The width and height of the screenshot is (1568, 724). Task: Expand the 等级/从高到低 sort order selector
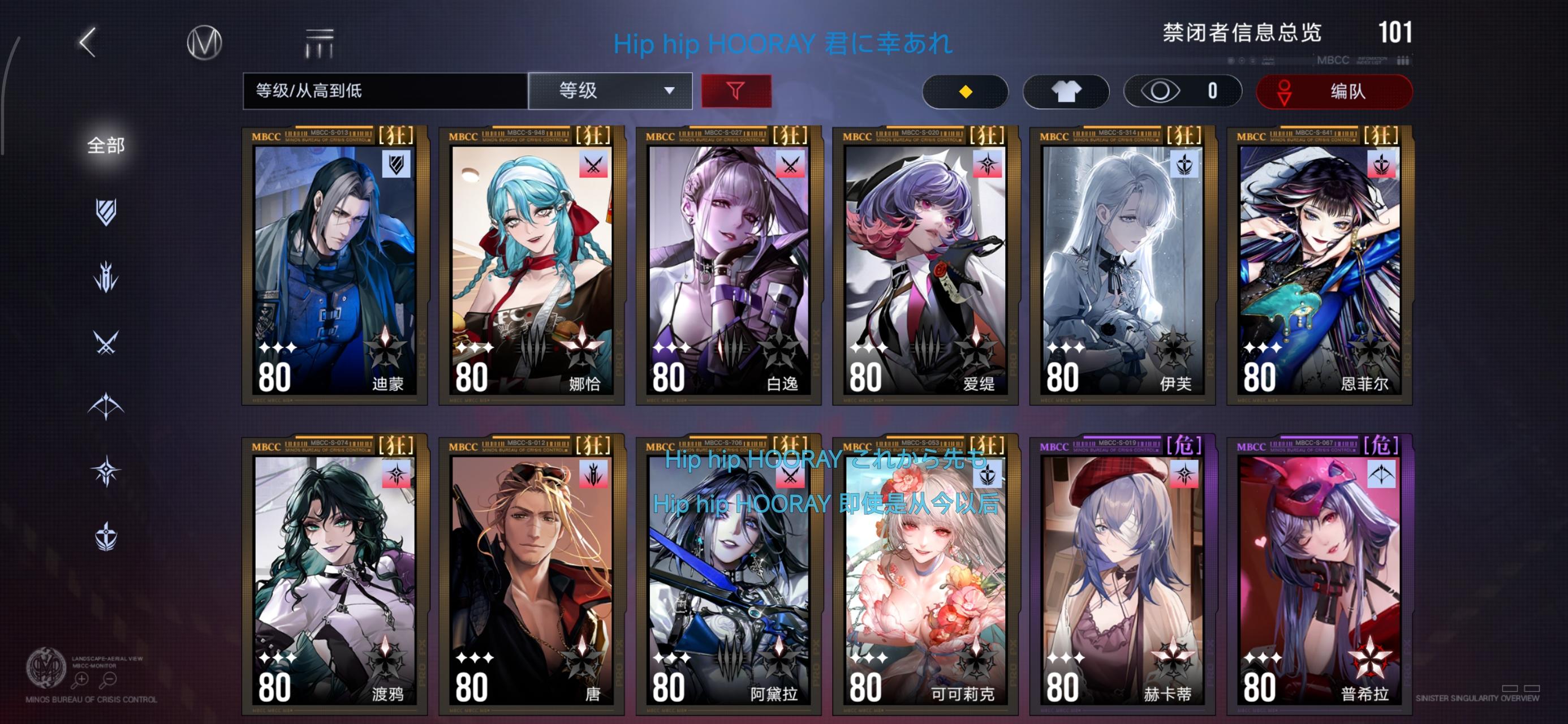click(x=385, y=90)
